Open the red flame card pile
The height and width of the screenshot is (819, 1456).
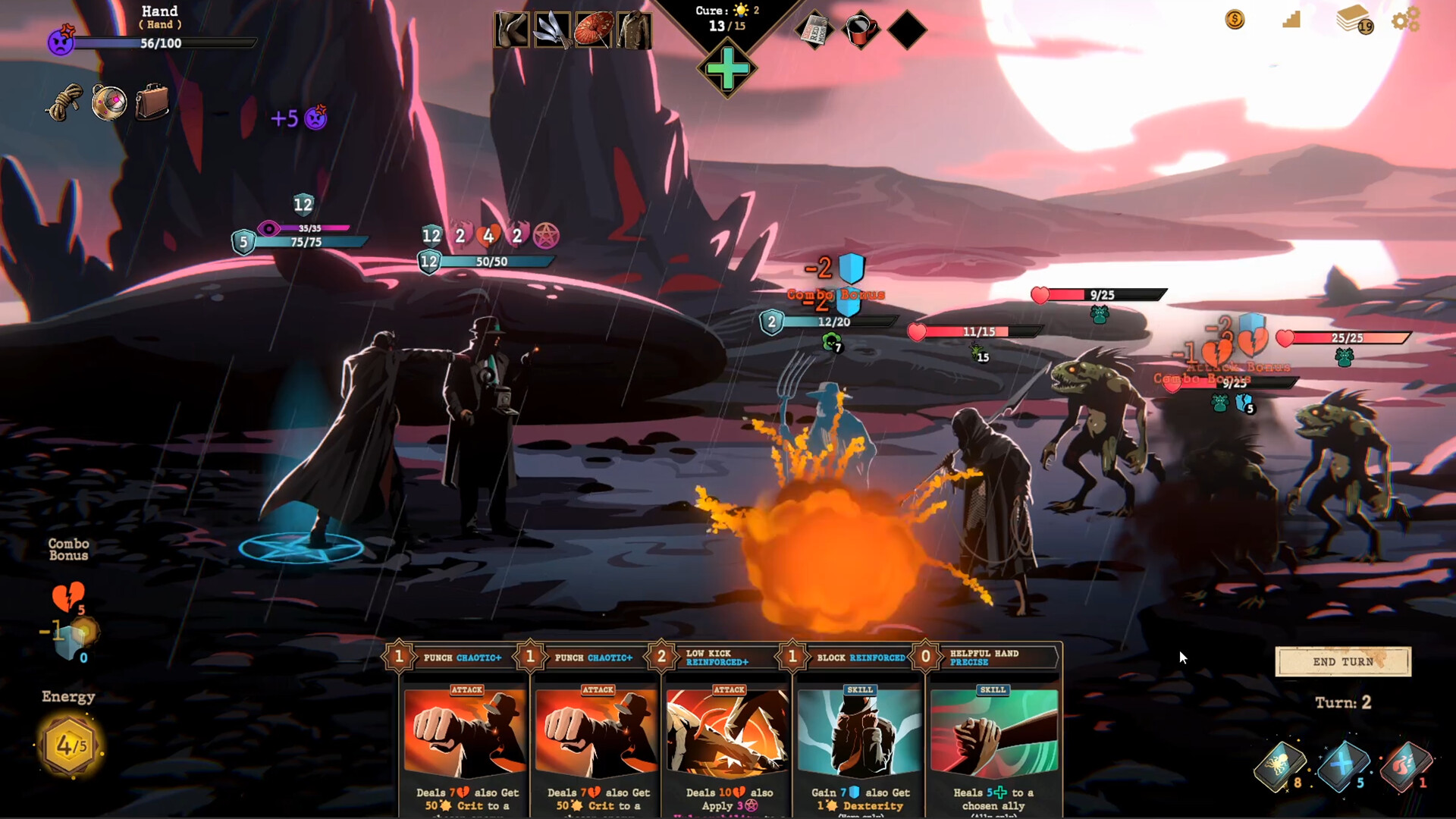pos(1404,766)
